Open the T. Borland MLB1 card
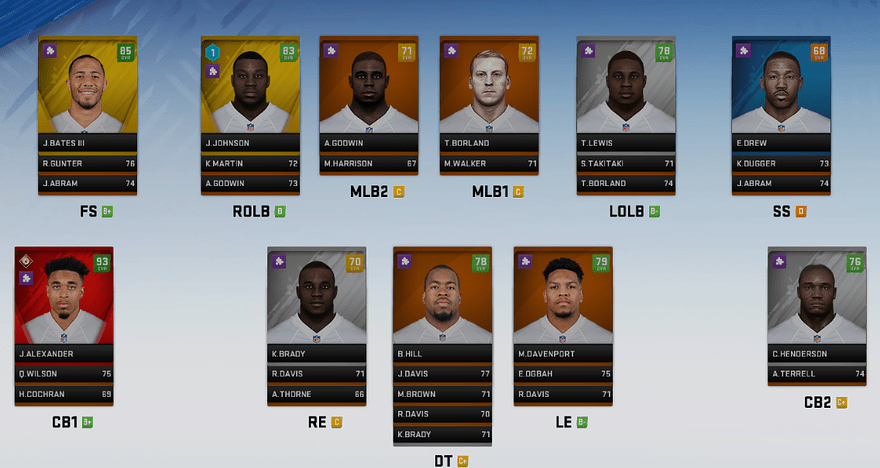This screenshot has width=880, height=468. tap(489, 88)
